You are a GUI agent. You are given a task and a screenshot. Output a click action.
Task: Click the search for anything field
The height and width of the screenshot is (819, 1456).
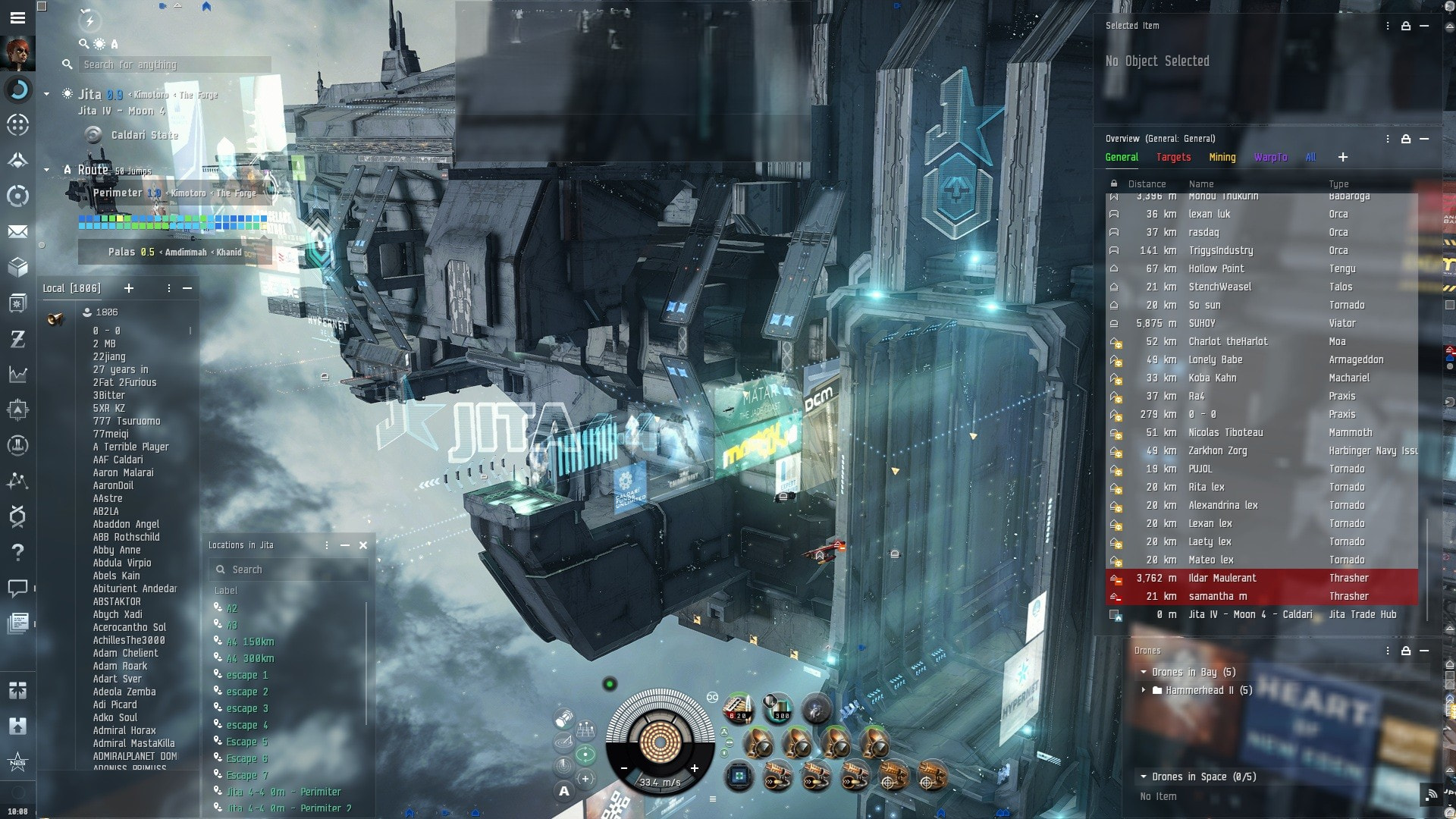click(174, 65)
